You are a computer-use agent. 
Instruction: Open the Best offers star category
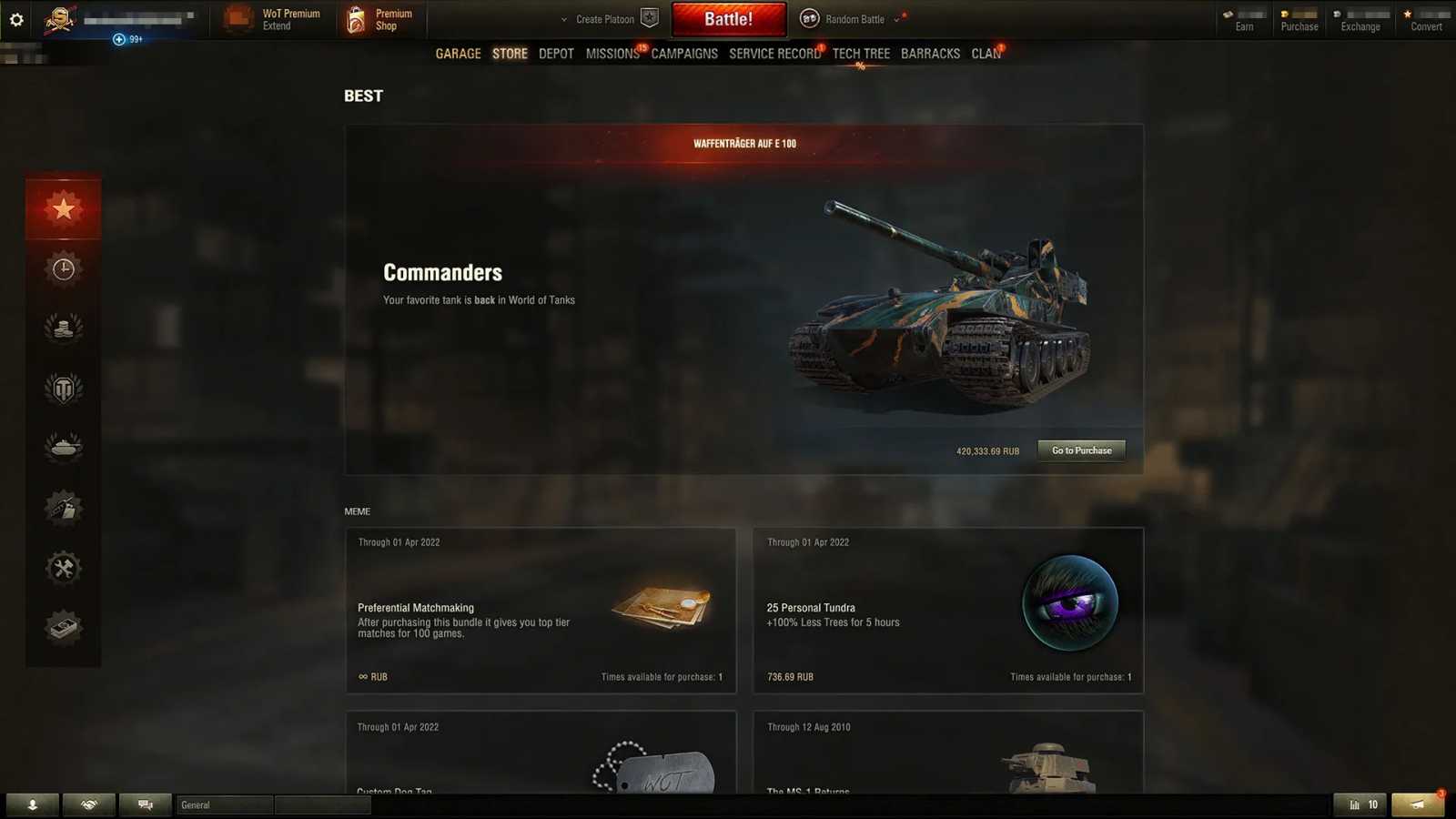63,207
